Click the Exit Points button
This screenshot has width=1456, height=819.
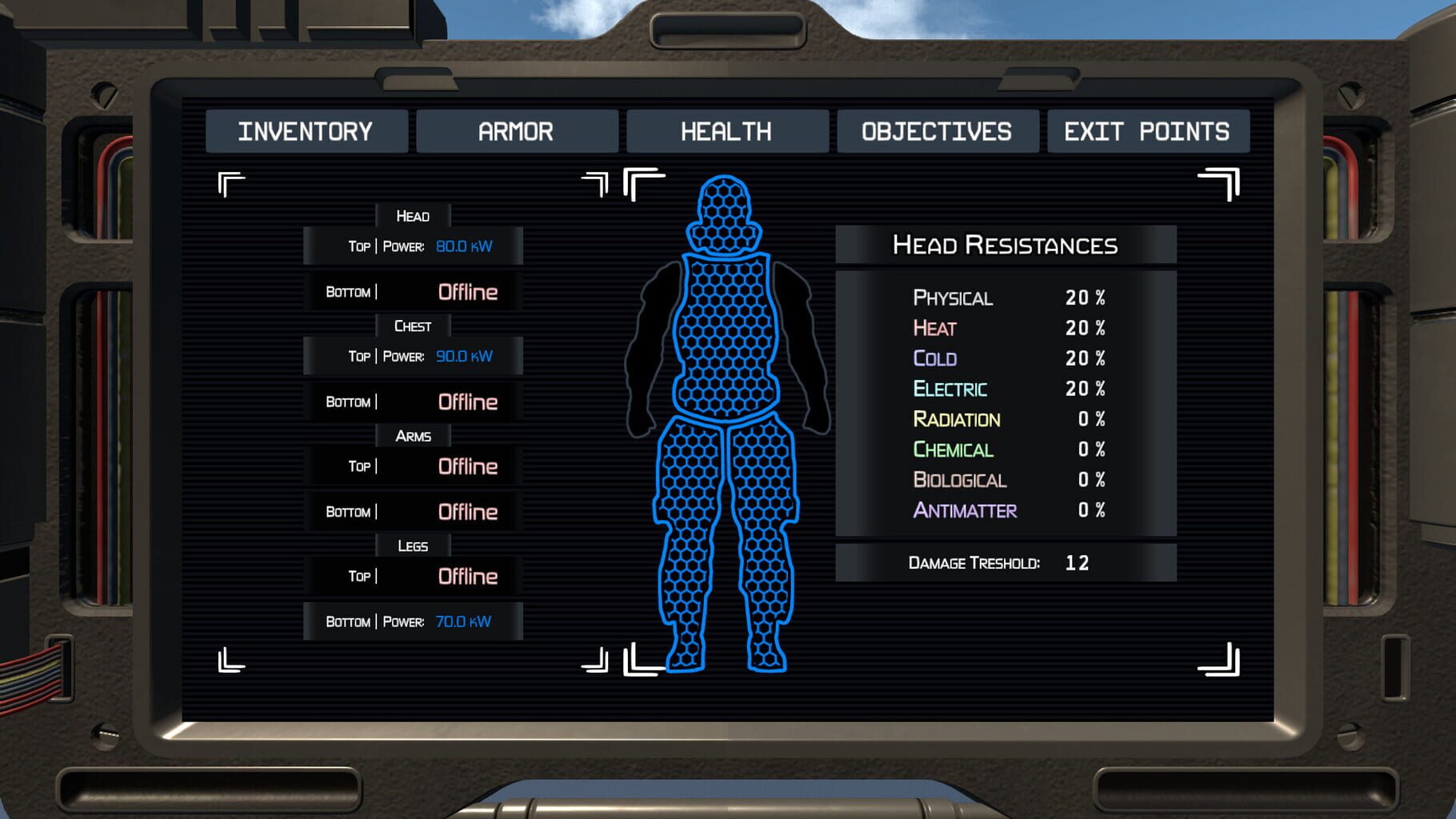click(x=1146, y=130)
